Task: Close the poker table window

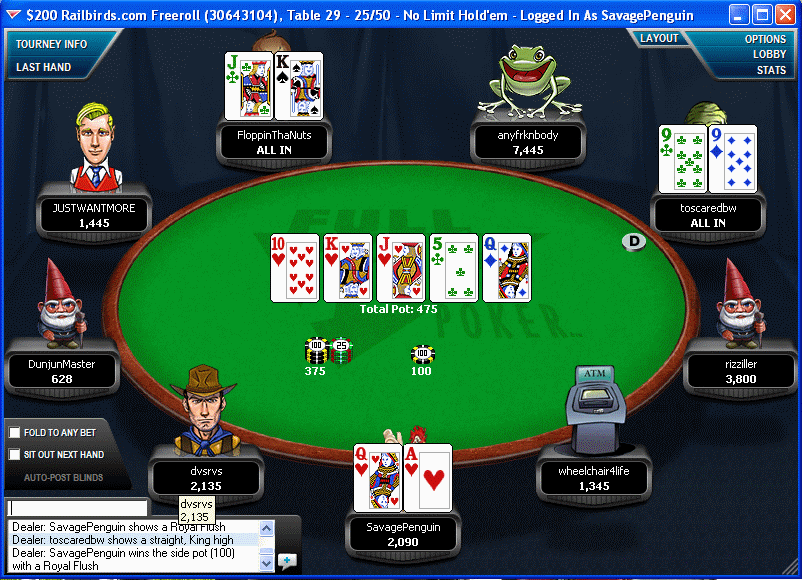Action: [784, 15]
